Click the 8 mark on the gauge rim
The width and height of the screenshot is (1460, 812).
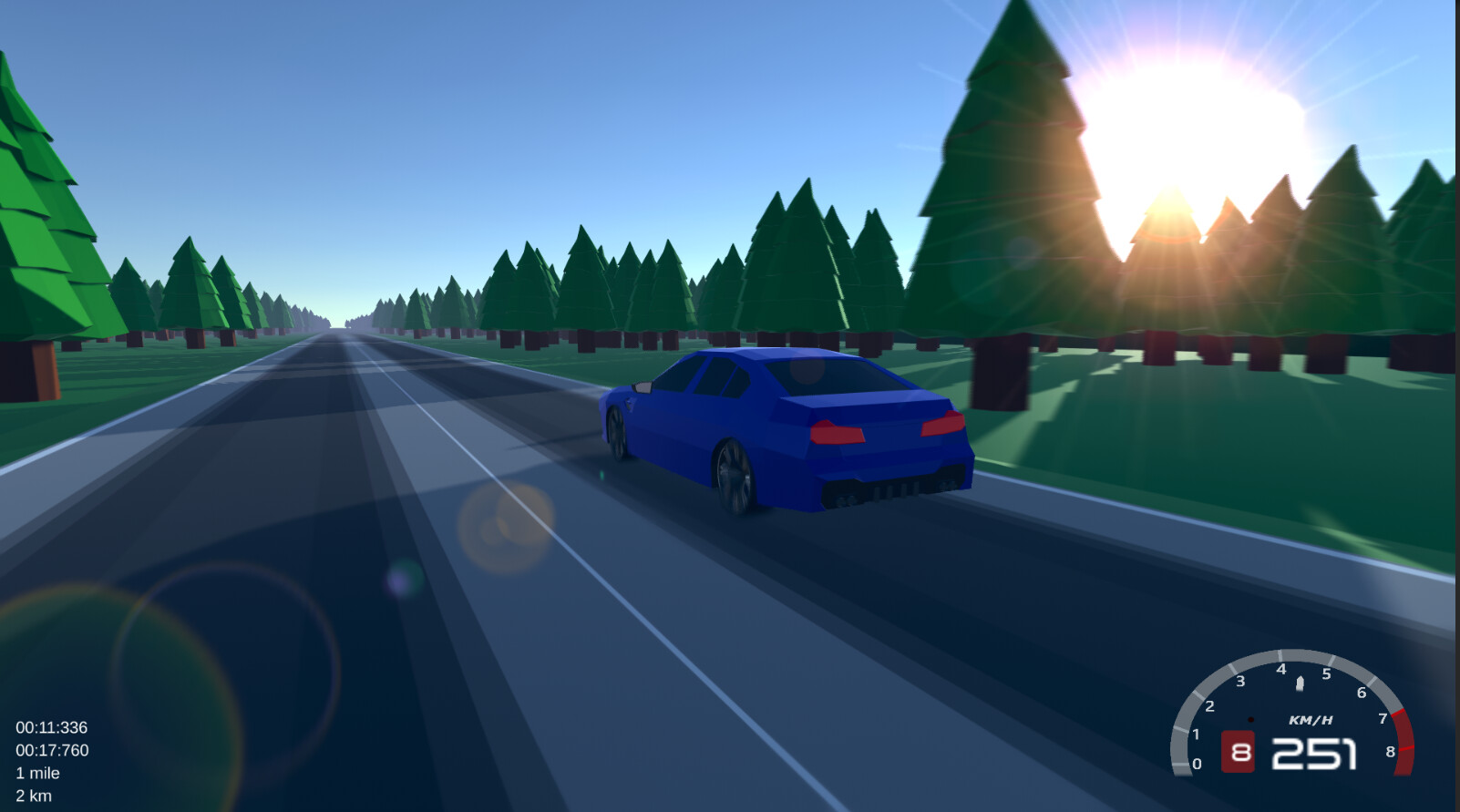[x=1389, y=752]
